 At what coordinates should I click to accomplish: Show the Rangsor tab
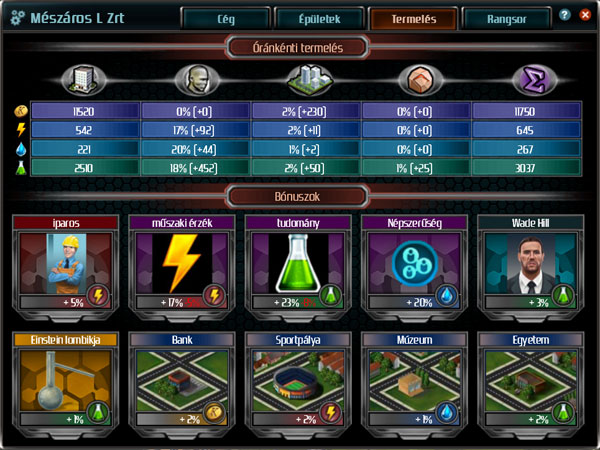pos(507,18)
